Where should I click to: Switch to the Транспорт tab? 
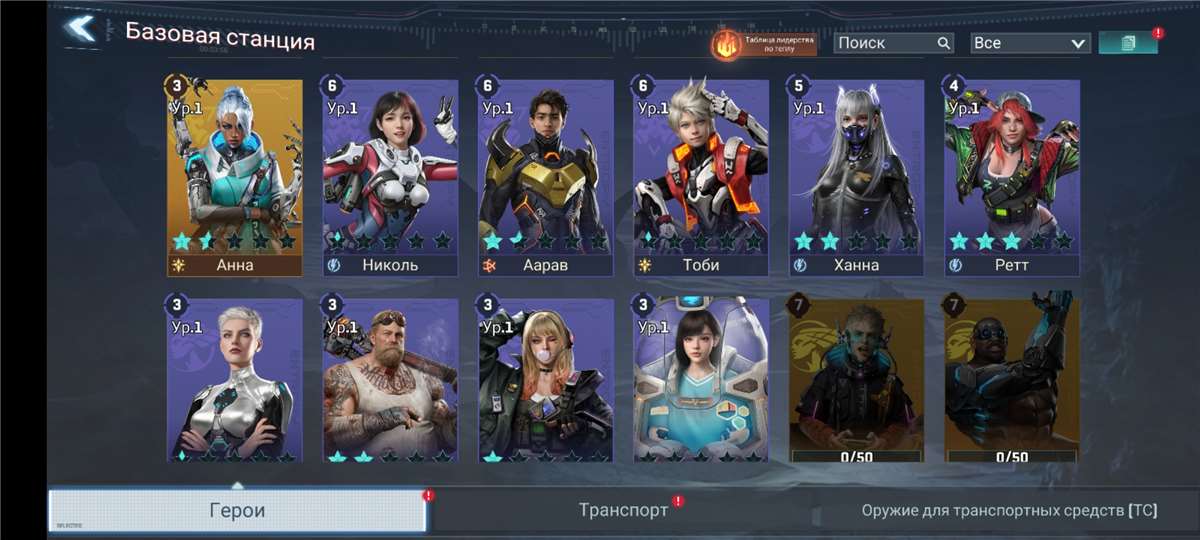pos(623,510)
